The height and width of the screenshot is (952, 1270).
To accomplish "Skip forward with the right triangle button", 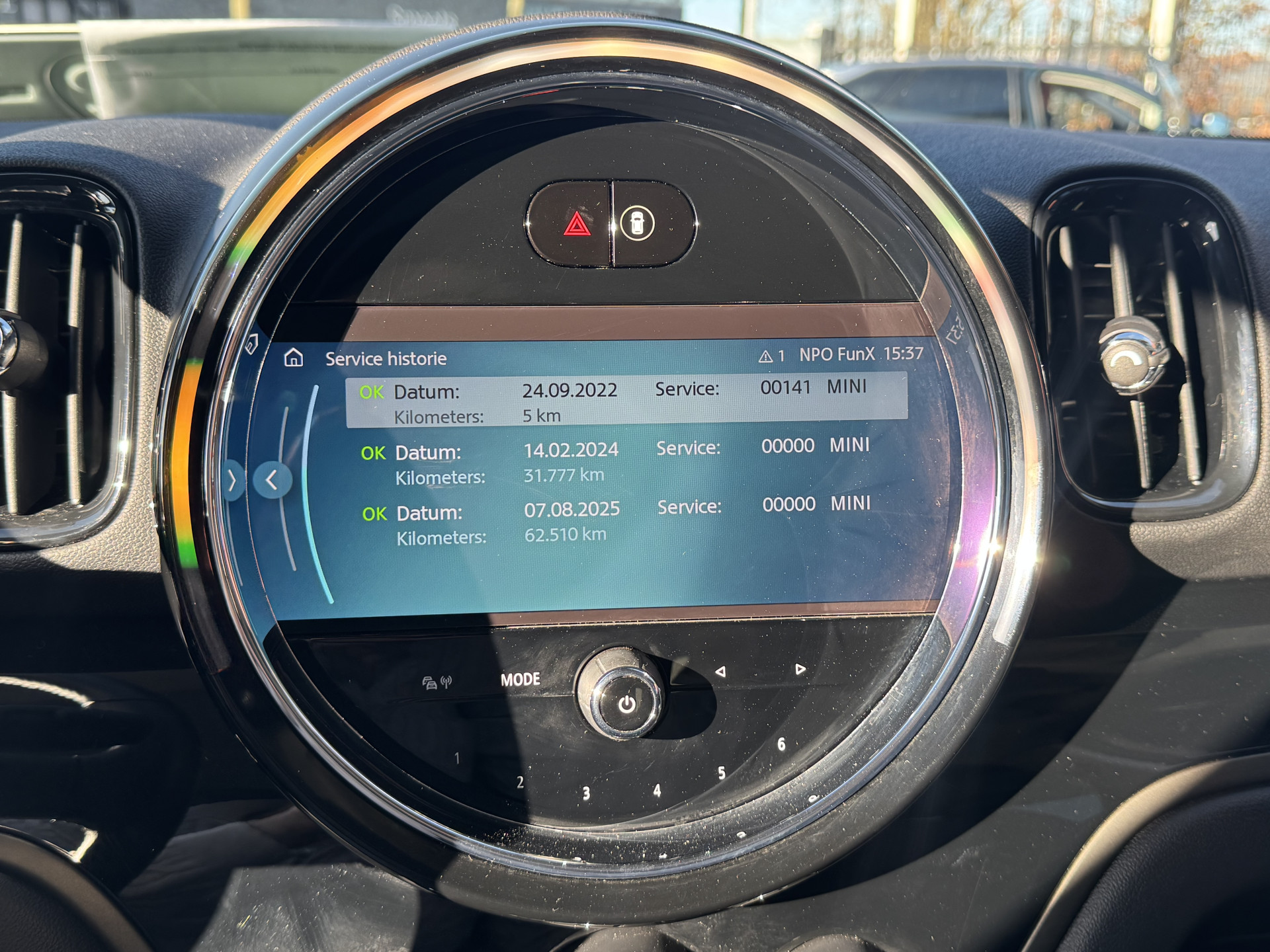I will (800, 669).
